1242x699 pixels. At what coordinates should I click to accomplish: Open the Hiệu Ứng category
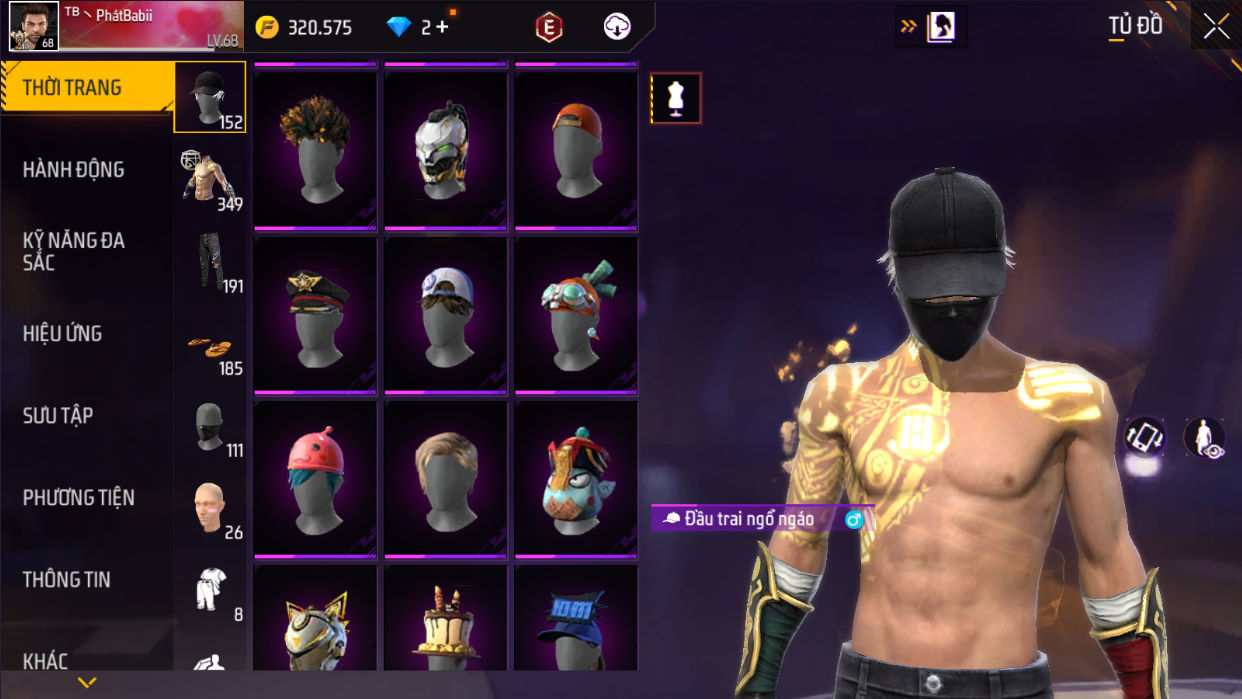[63, 334]
